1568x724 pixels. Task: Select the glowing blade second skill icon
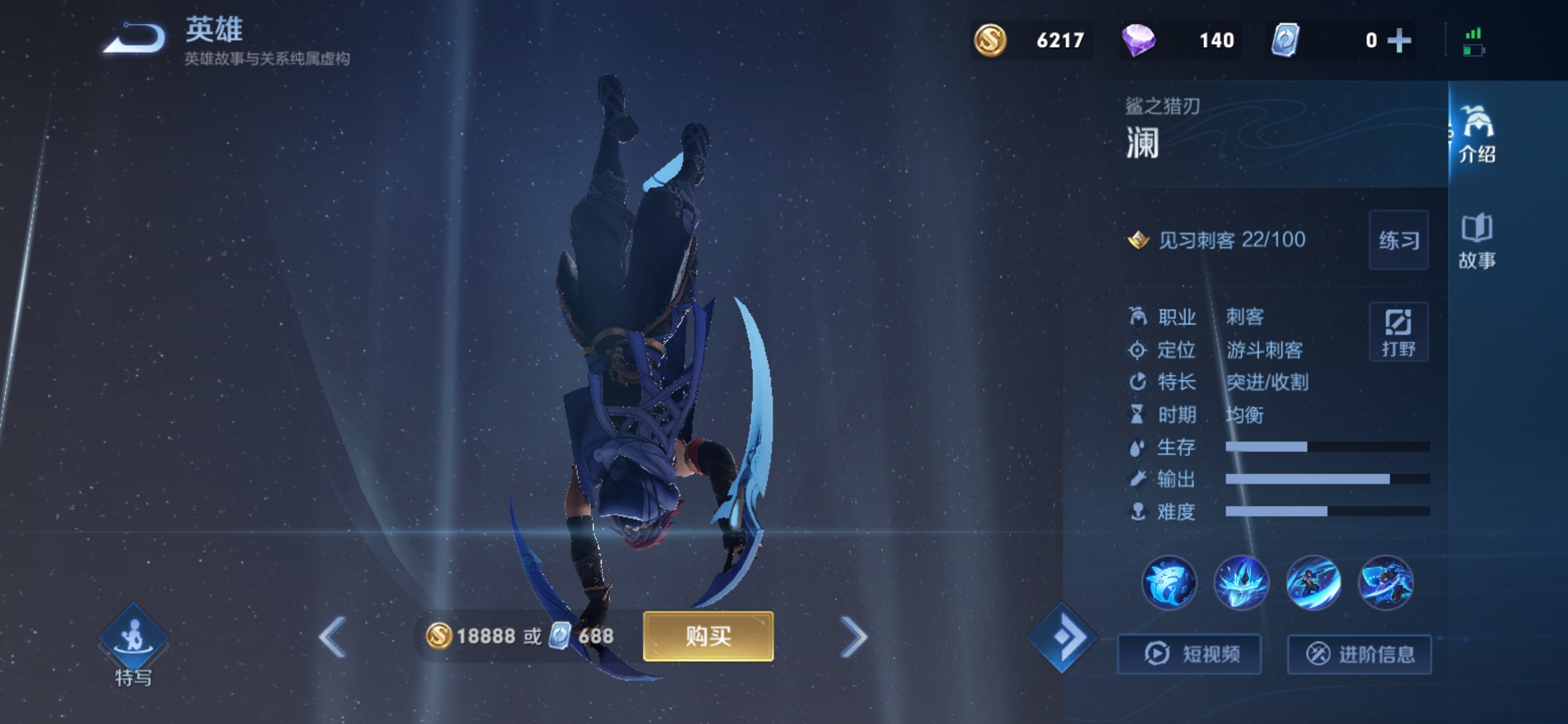[x=1241, y=583]
